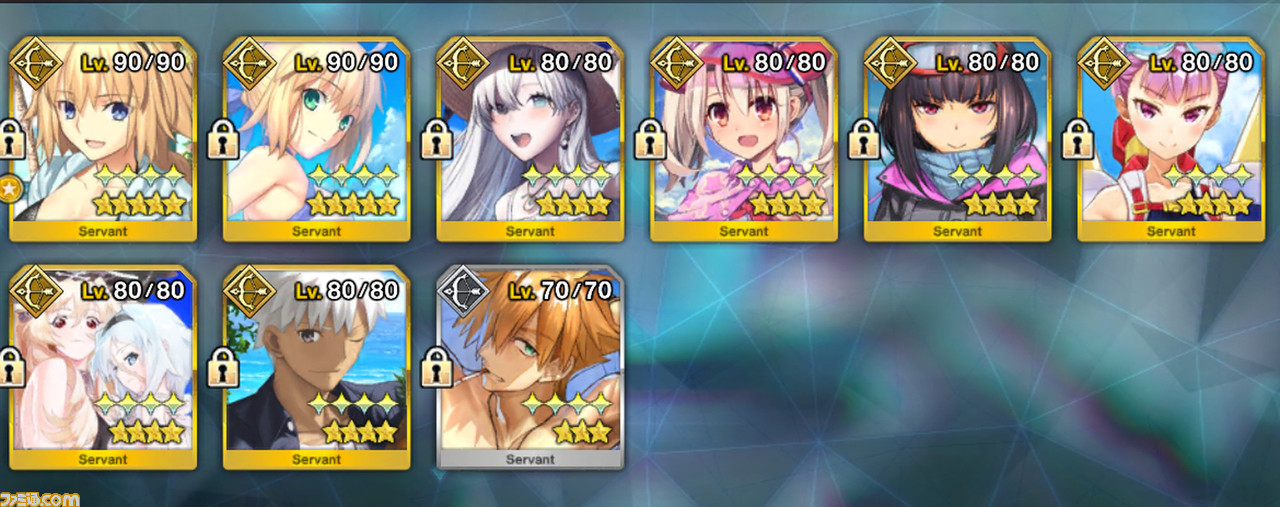
Task: Select the card showing two girls together
Action: [103, 368]
